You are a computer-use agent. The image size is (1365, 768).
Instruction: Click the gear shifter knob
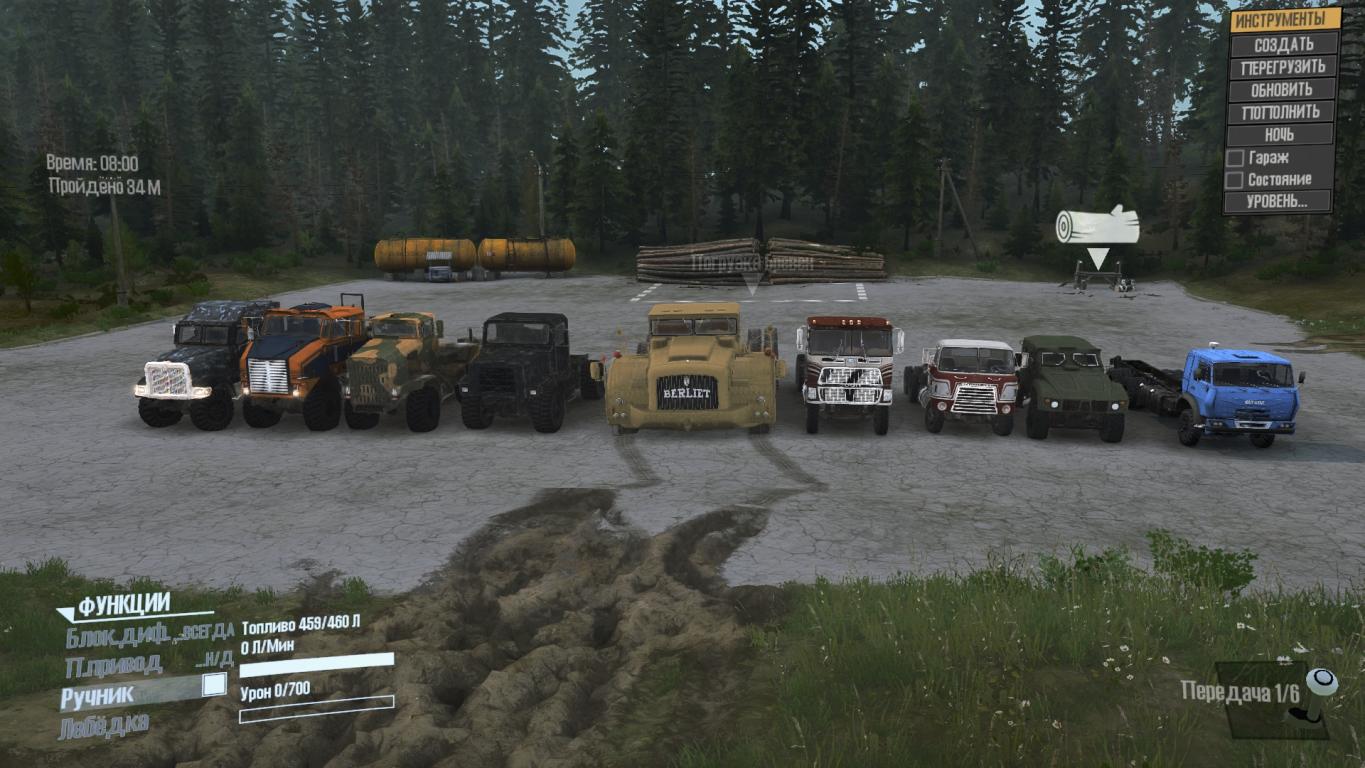coord(1322,683)
